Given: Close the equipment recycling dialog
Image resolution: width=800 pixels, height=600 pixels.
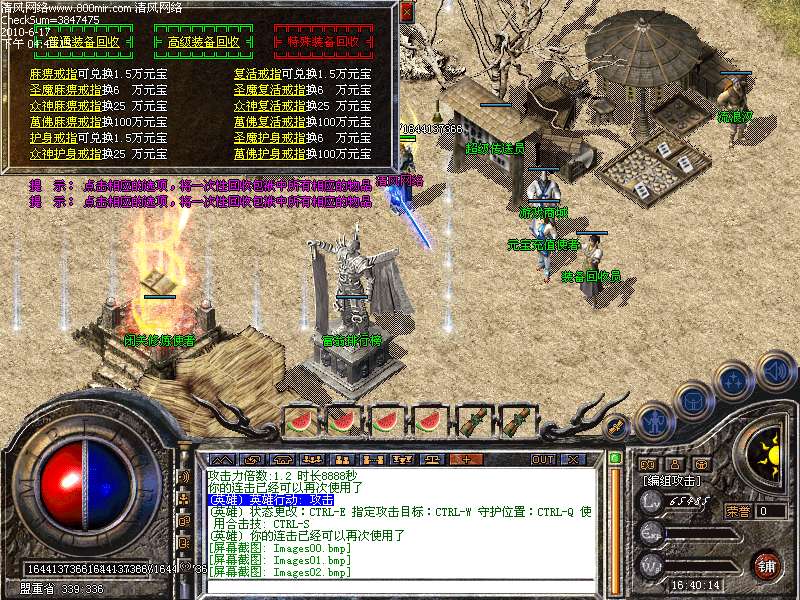Looking at the screenshot, I should tap(406, 12).
